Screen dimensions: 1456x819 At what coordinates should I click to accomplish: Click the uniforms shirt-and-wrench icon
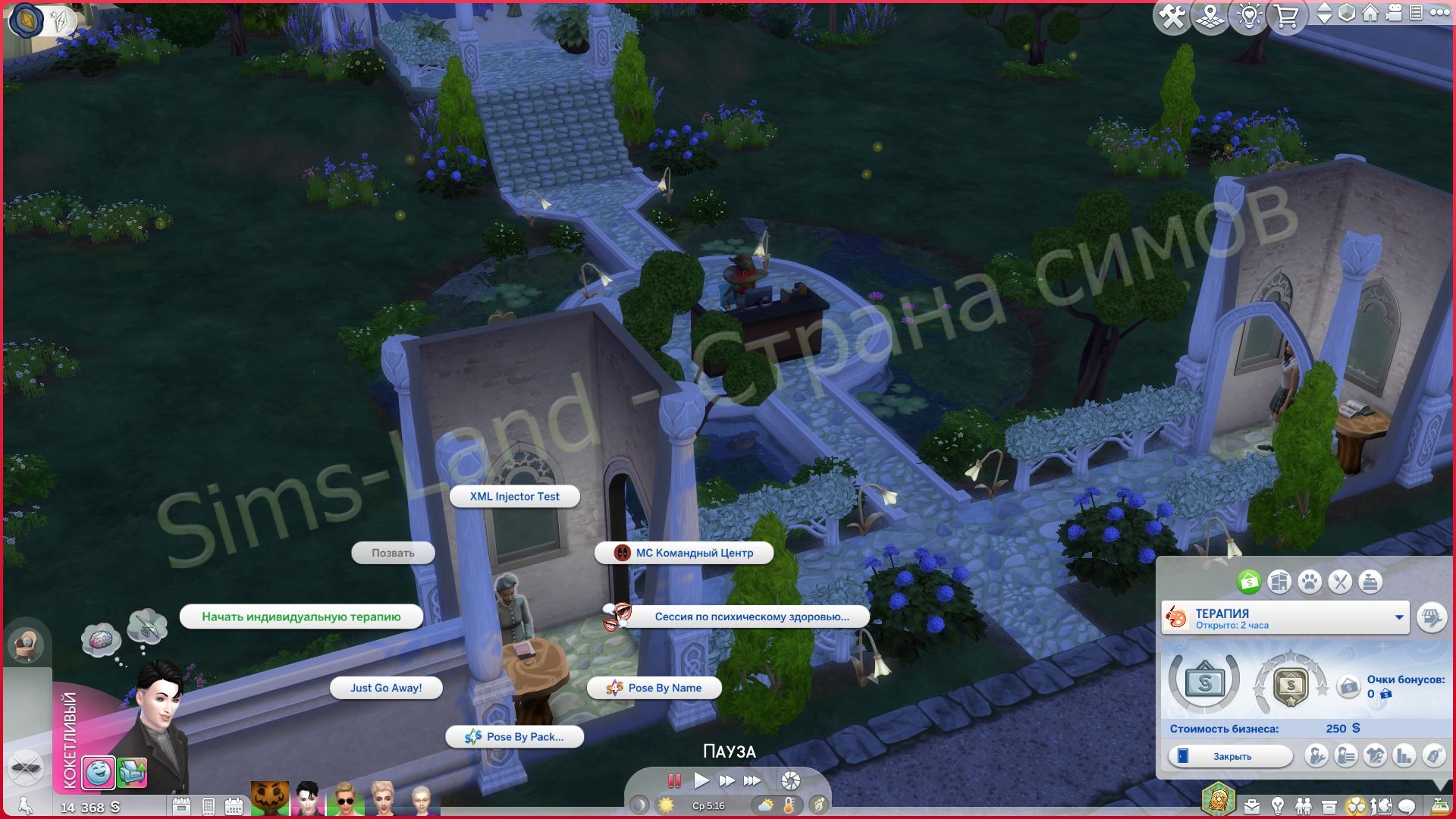pyautogui.click(x=1376, y=756)
